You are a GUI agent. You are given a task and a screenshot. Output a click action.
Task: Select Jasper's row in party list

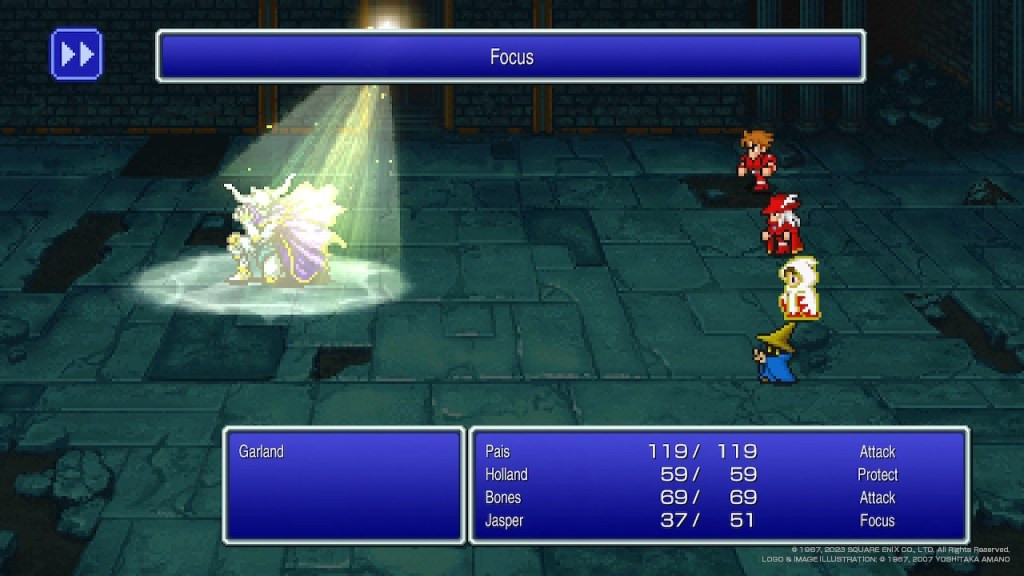[505, 521]
